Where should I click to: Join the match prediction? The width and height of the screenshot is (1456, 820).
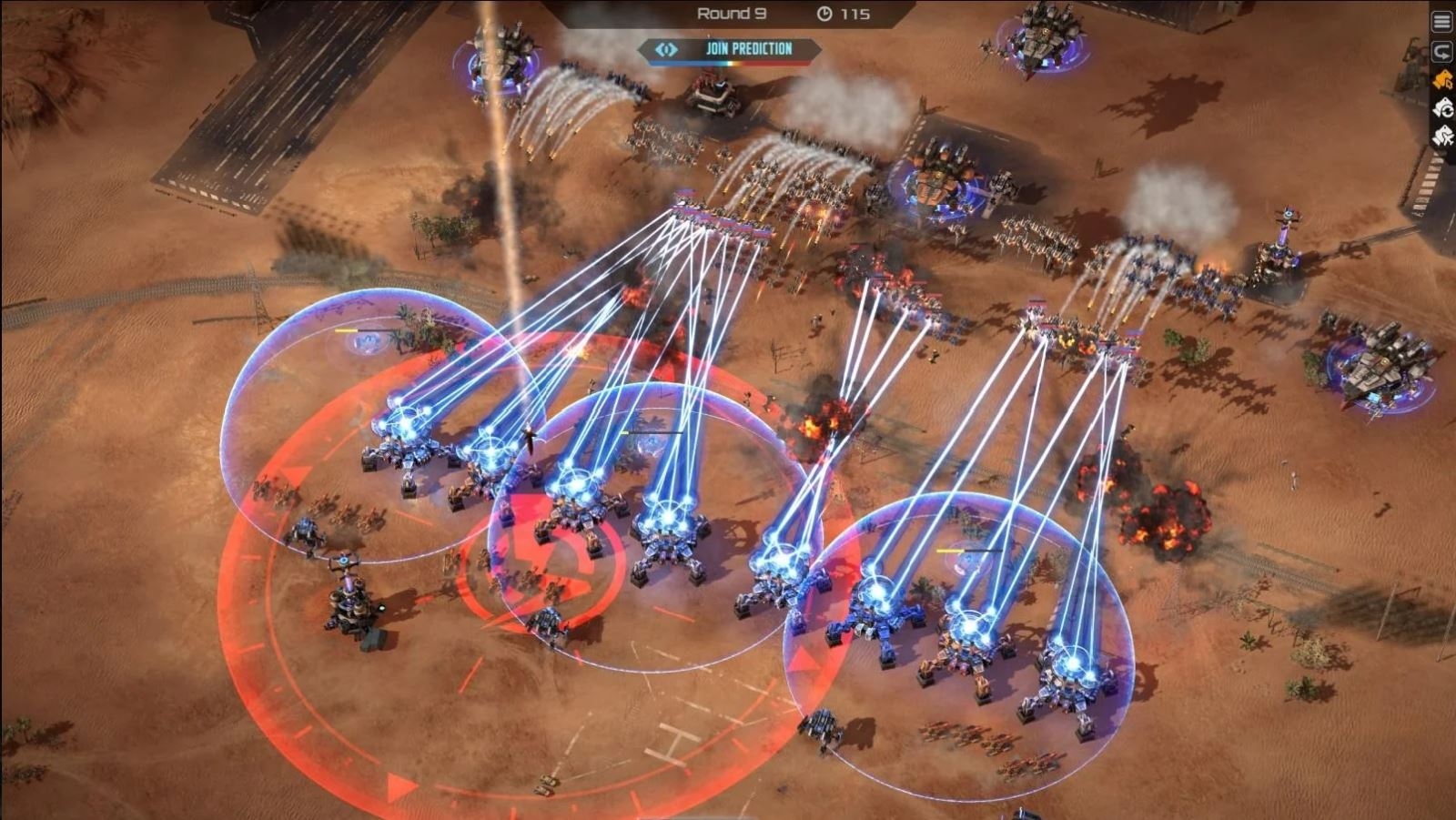731,49
